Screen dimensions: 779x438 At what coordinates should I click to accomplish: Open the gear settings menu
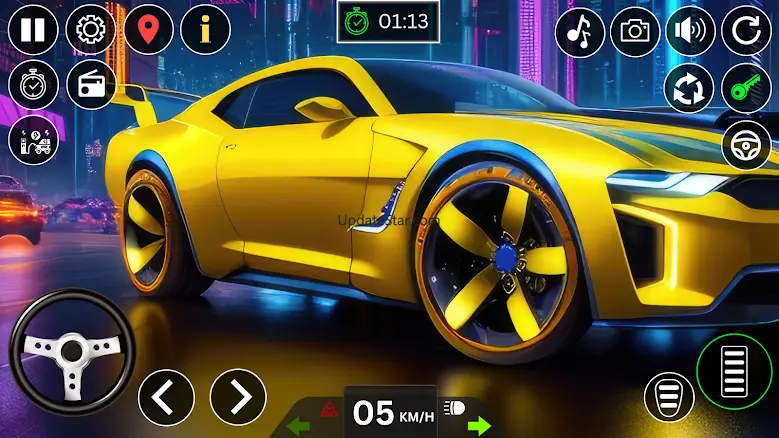90,30
